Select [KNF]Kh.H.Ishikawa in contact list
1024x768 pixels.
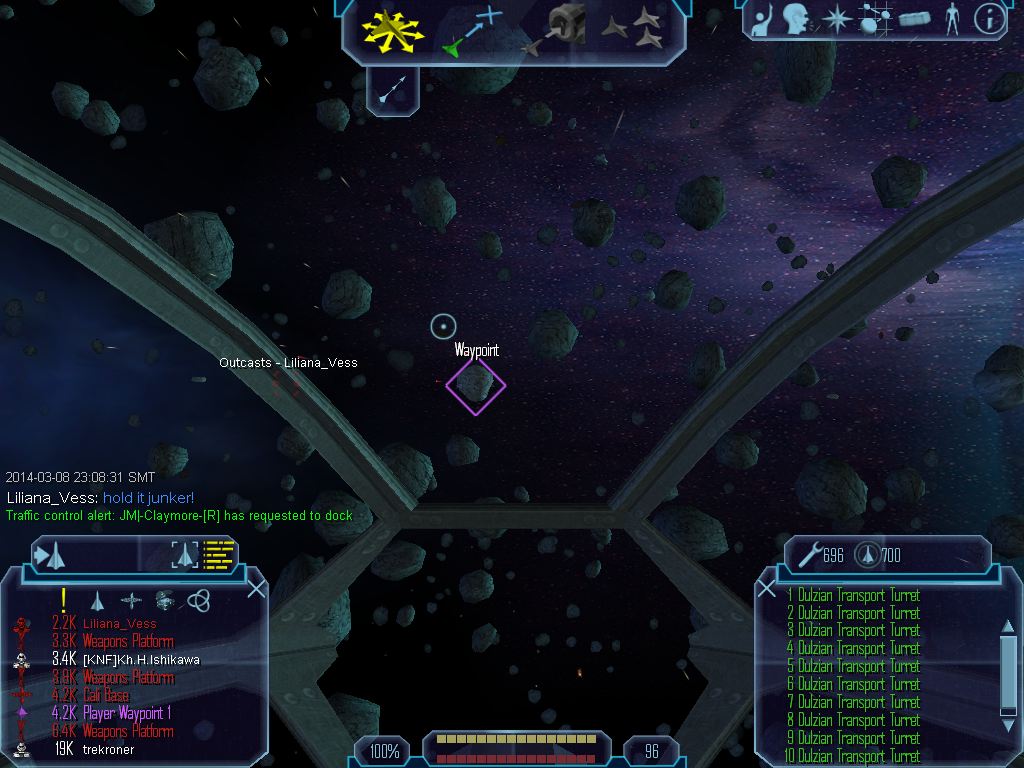point(140,660)
